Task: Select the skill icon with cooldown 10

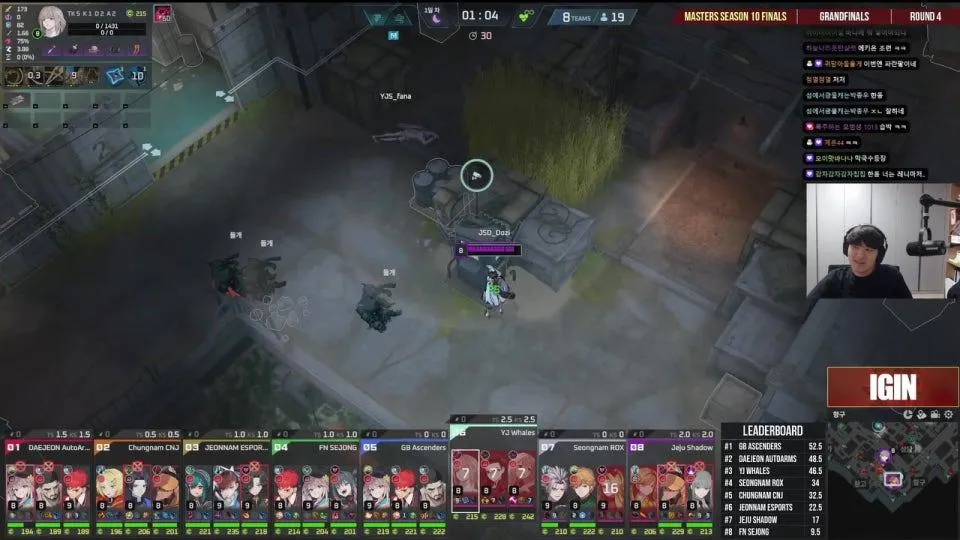Action: pos(137,75)
